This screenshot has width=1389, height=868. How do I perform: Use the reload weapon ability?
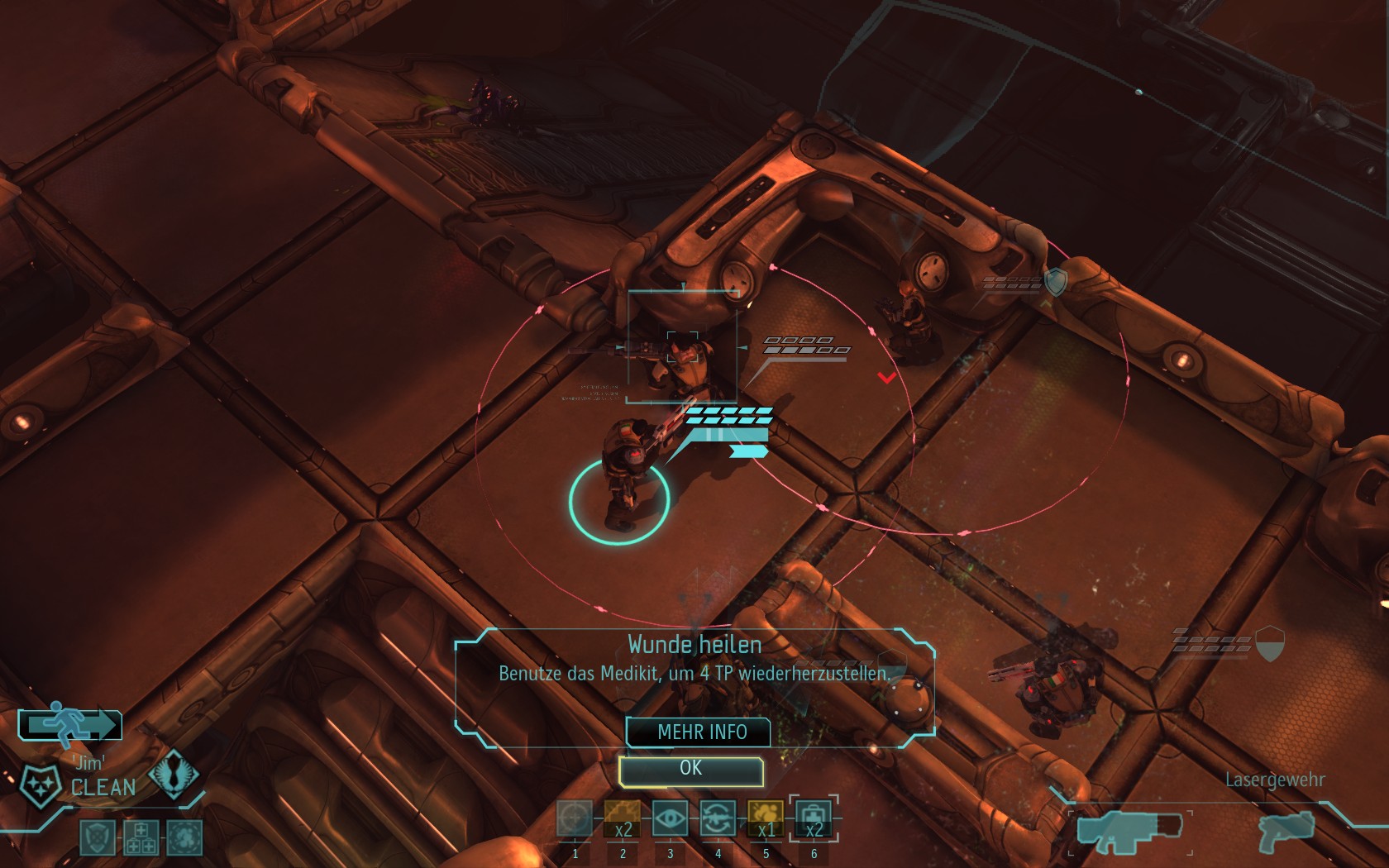pyautogui.click(x=718, y=818)
